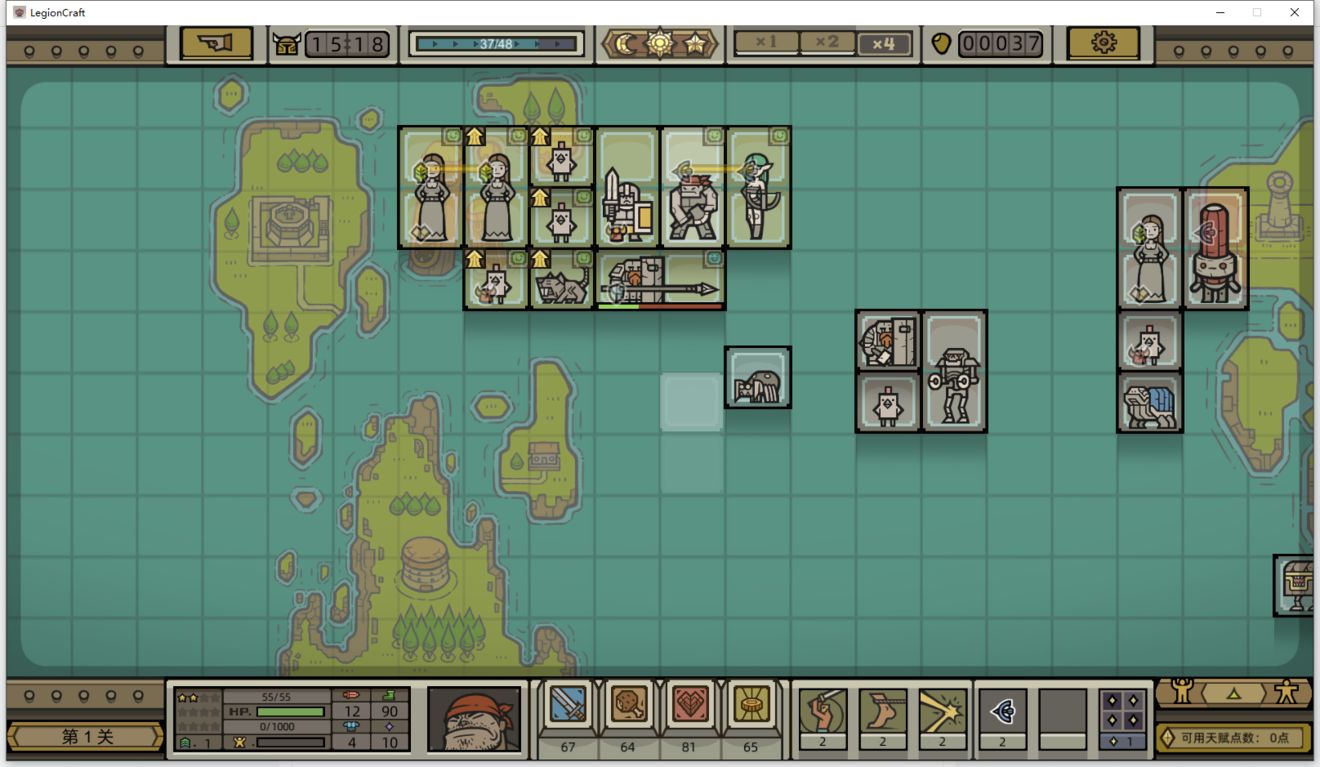Image resolution: width=1320 pixels, height=767 pixels.
Task: Activate the foot kick skill icon
Action: (882, 711)
